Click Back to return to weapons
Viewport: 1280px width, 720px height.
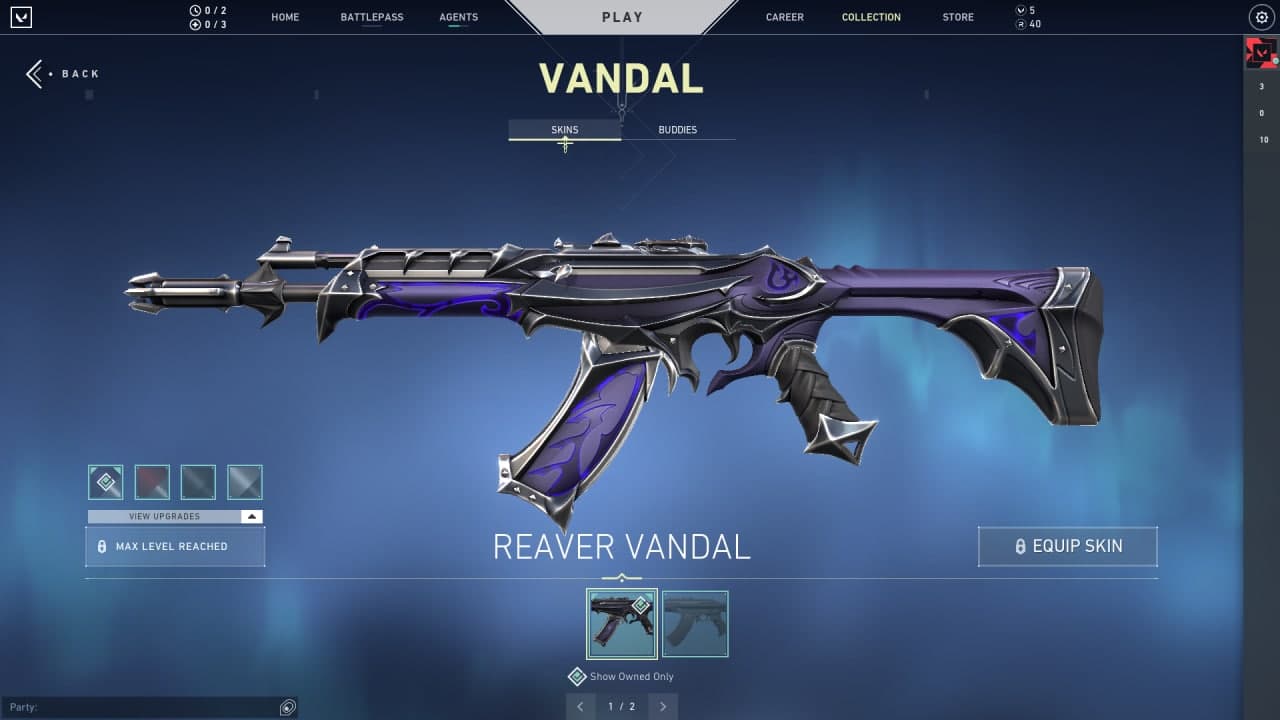[63, 73]
